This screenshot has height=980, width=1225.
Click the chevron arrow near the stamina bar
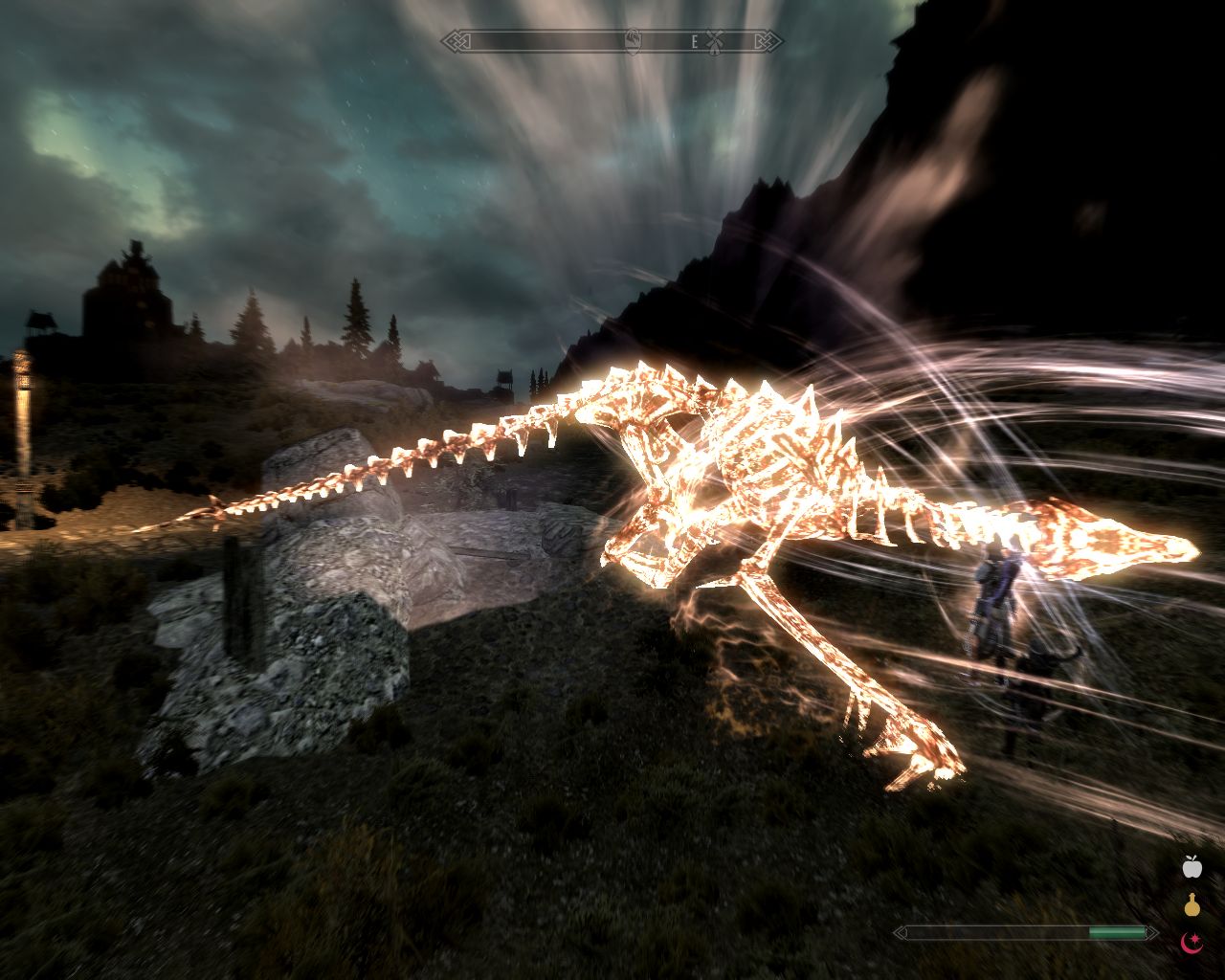1152,931
